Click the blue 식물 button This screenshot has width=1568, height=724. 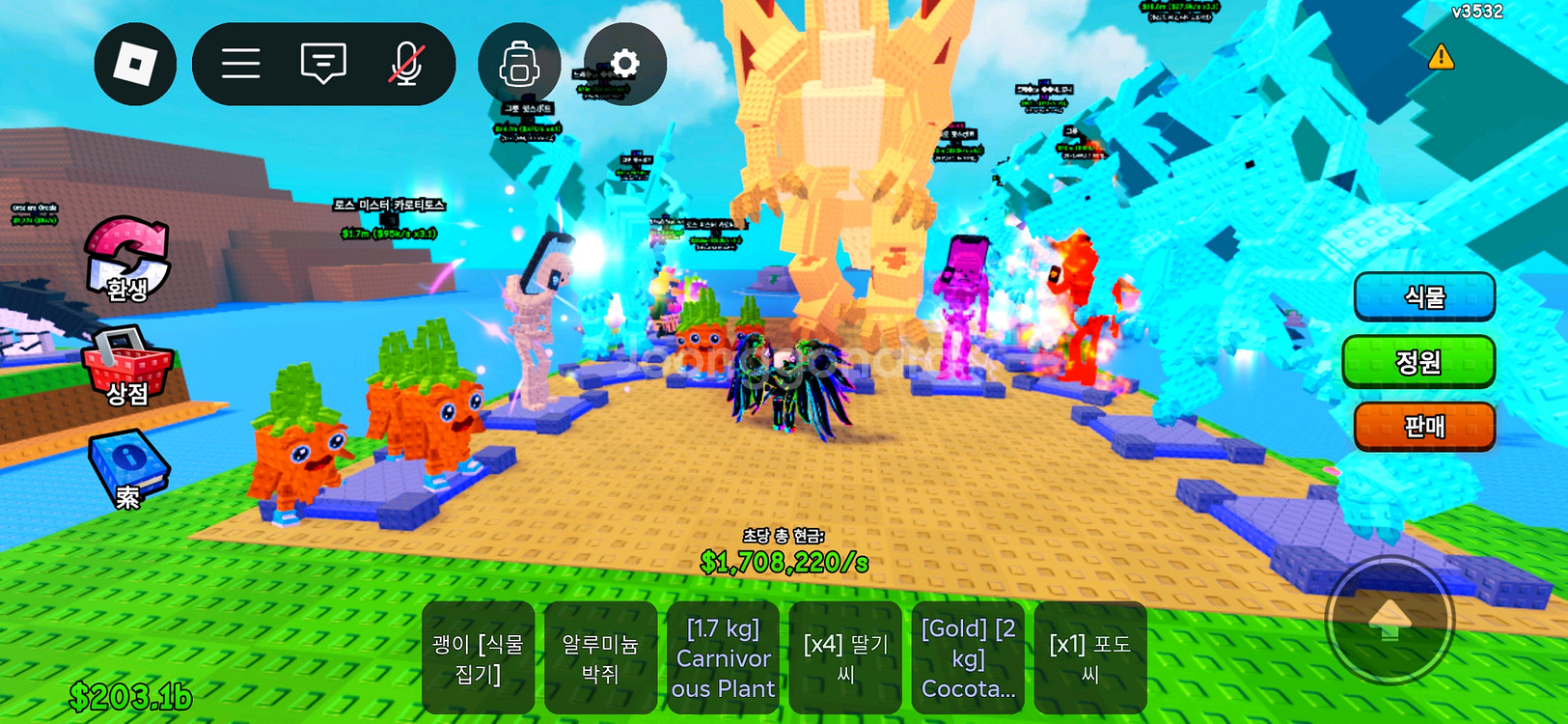[x=1424, y=297]
